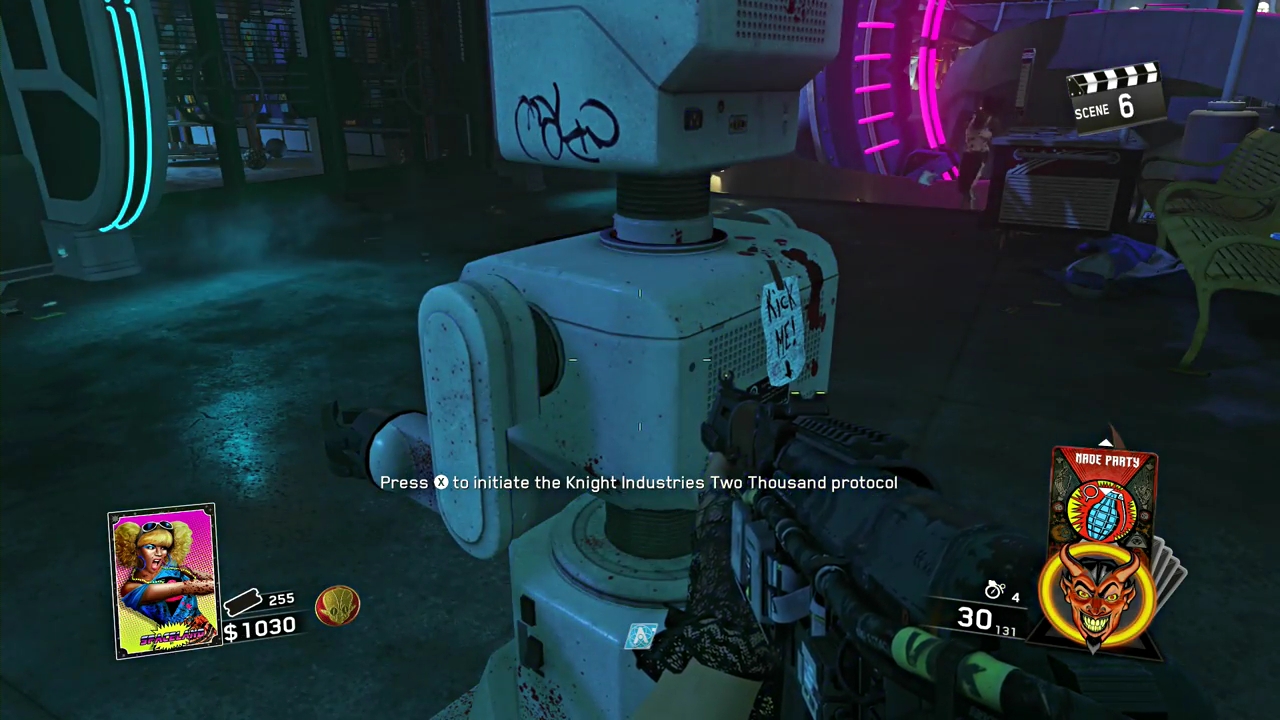This screenshot has width=1280, height=720.
Task: Select the blonde character portrait card
Action: coord(162,580)
